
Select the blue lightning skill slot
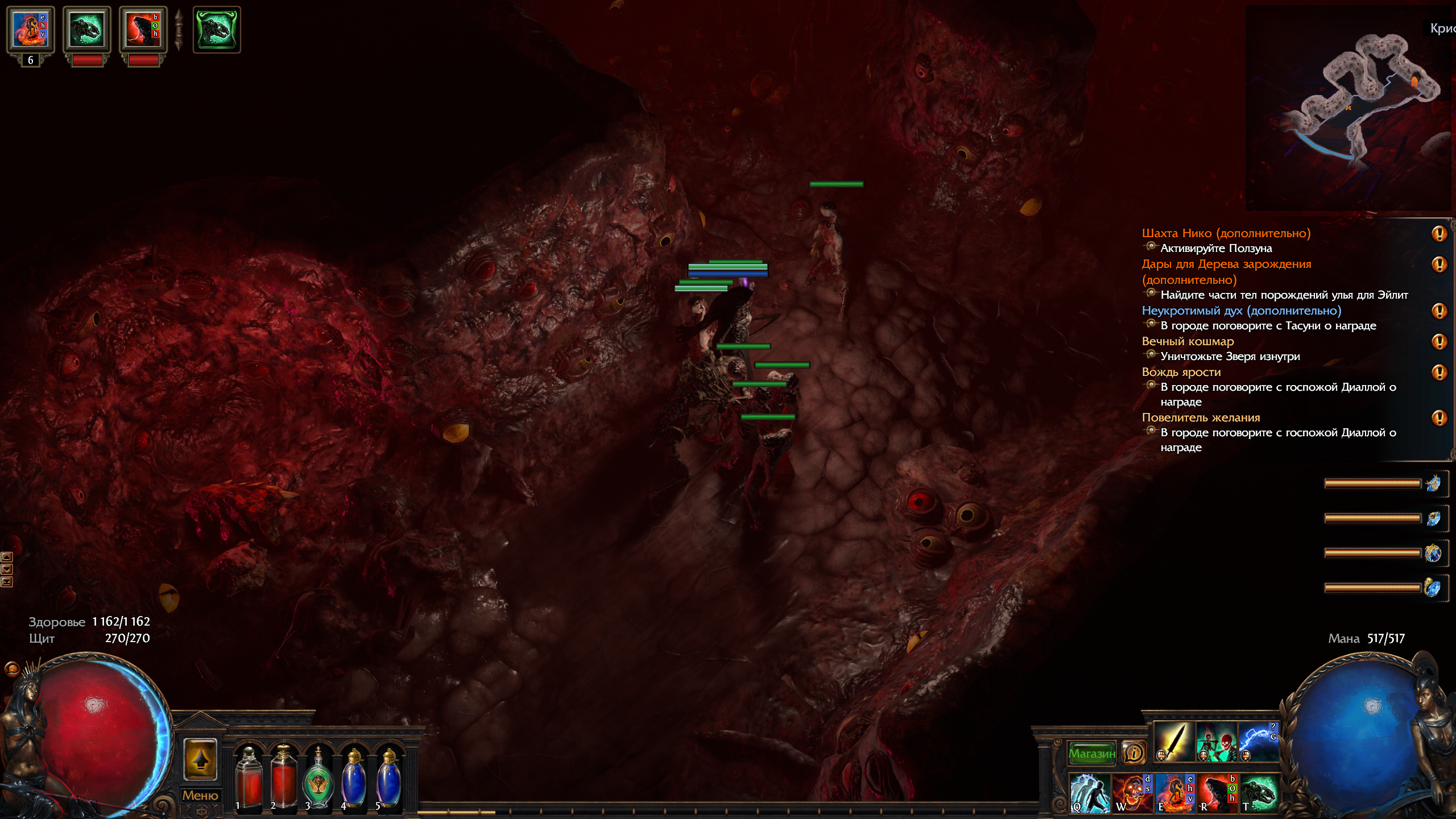point(1259,742)
